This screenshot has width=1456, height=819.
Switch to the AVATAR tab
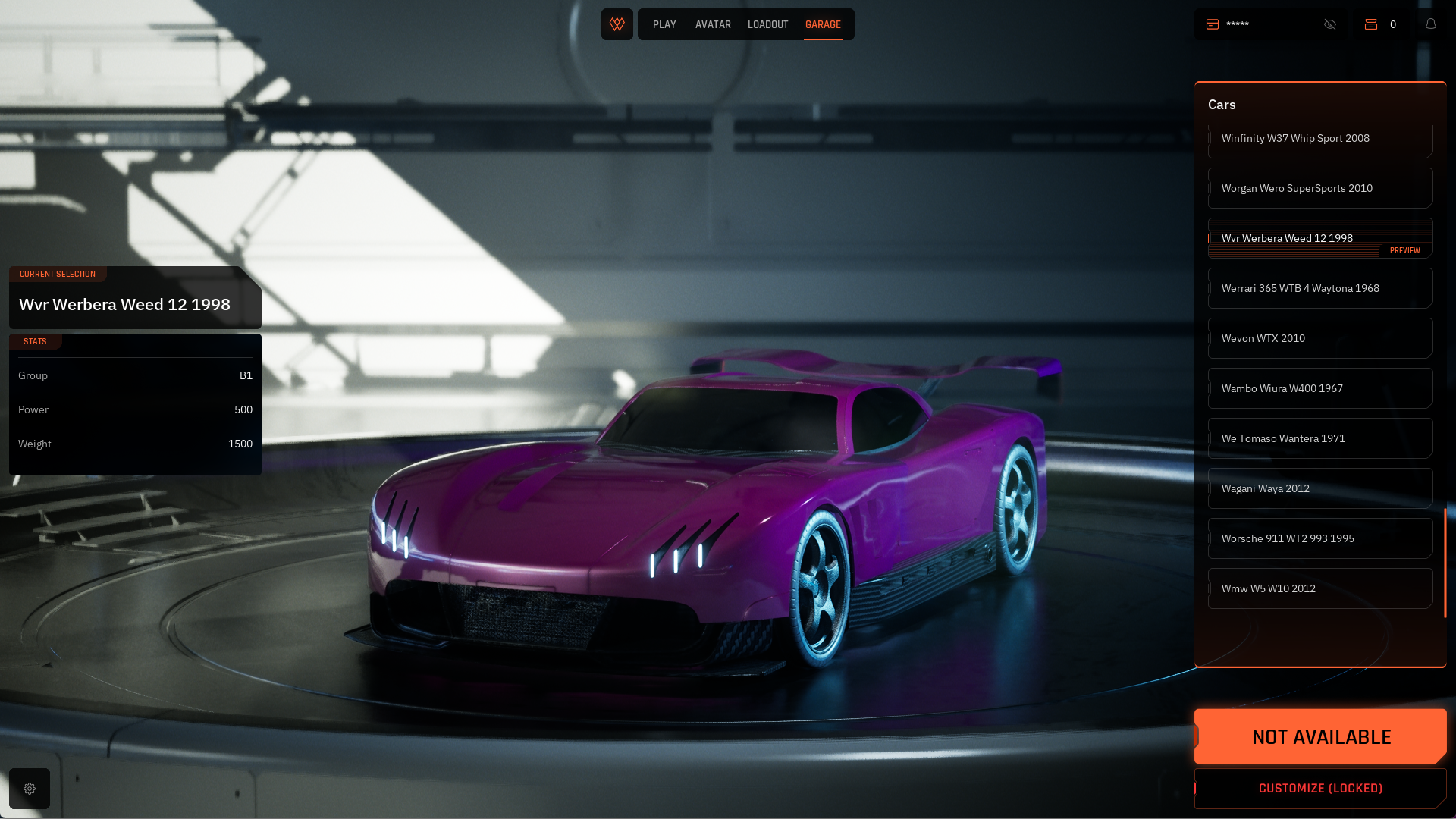pos(713,24)
